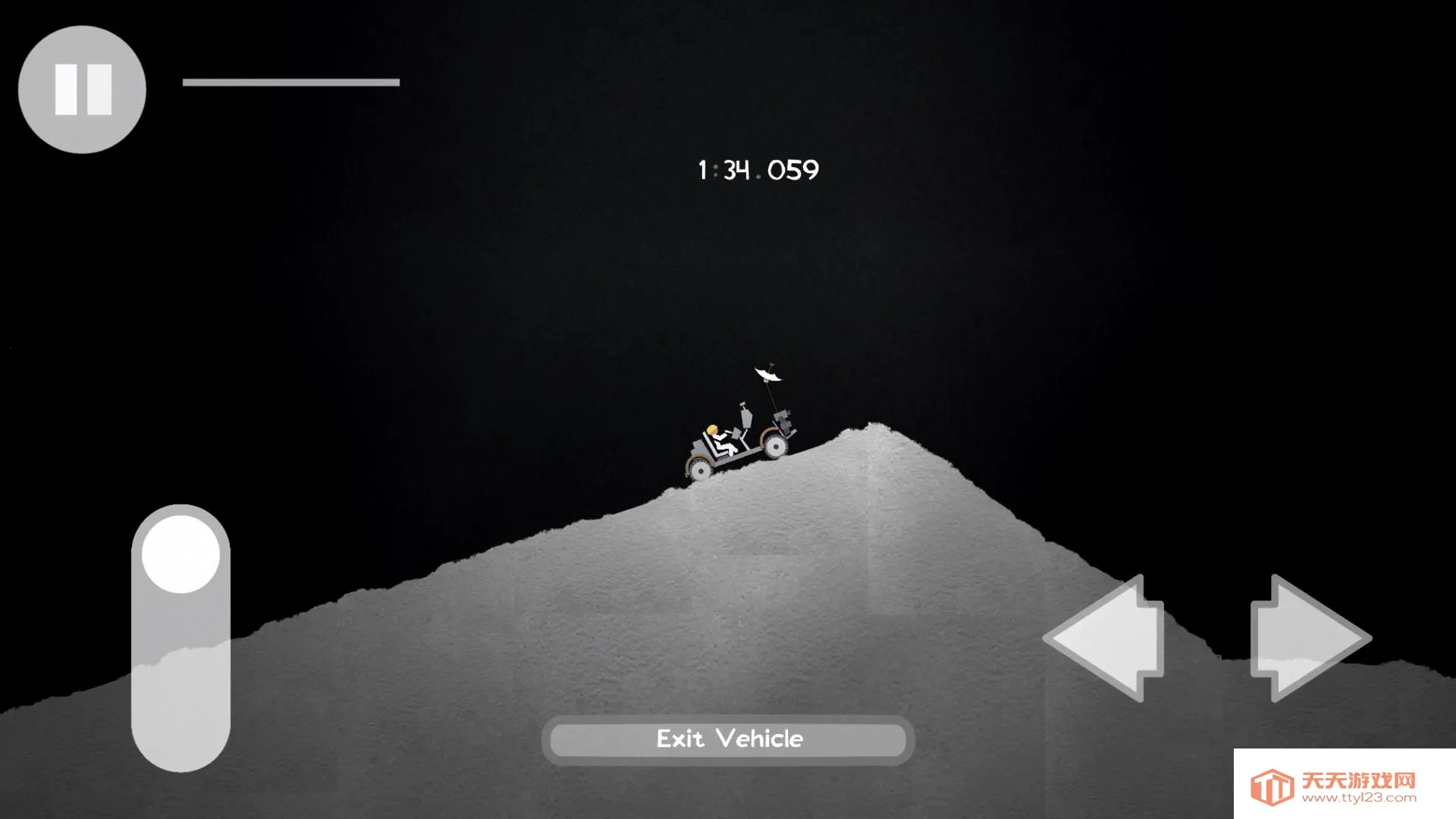
Task: Click the satellite dish on the rover
Action: pos(768,373)
